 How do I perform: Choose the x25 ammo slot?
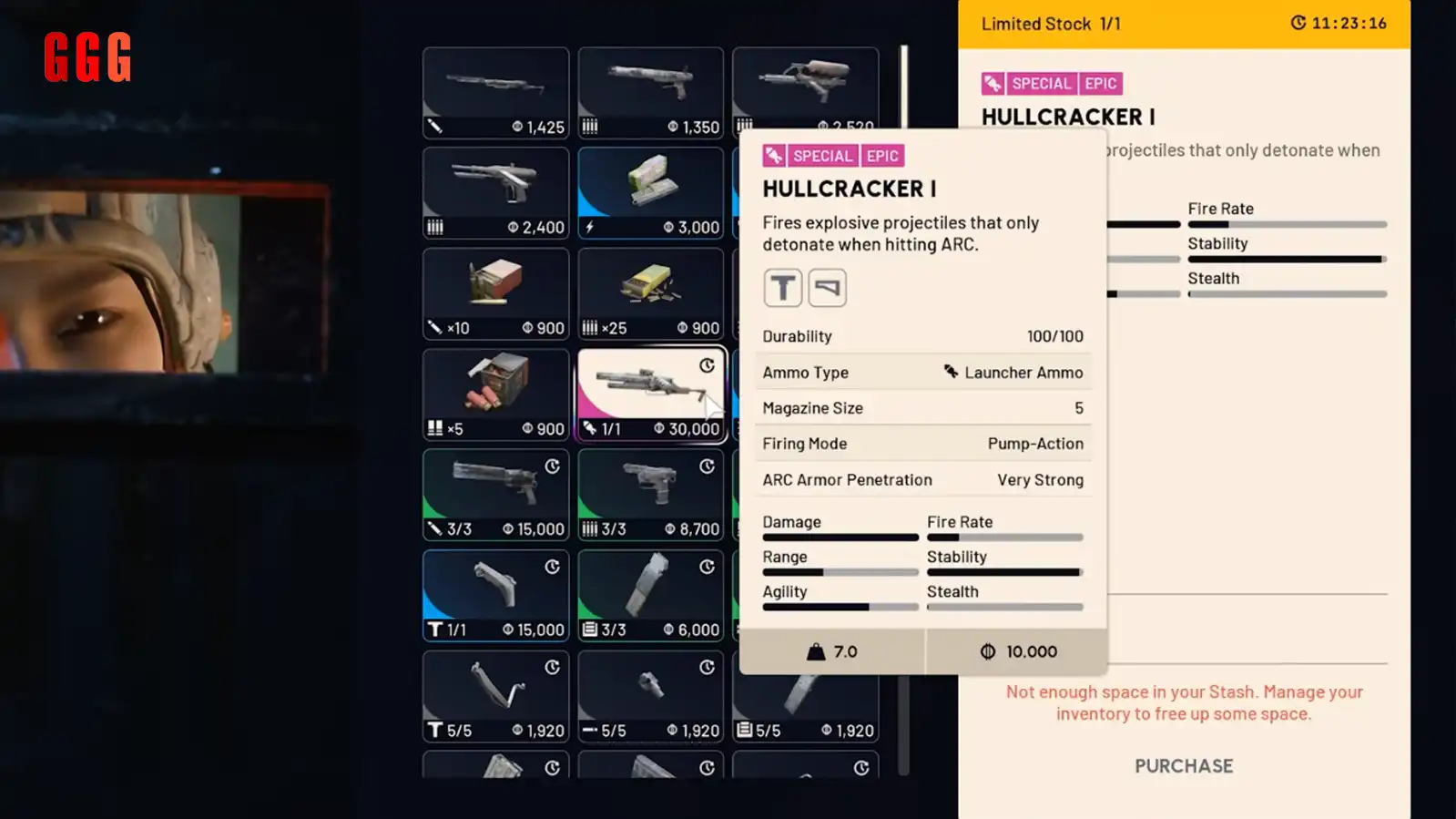click(650, 294)
